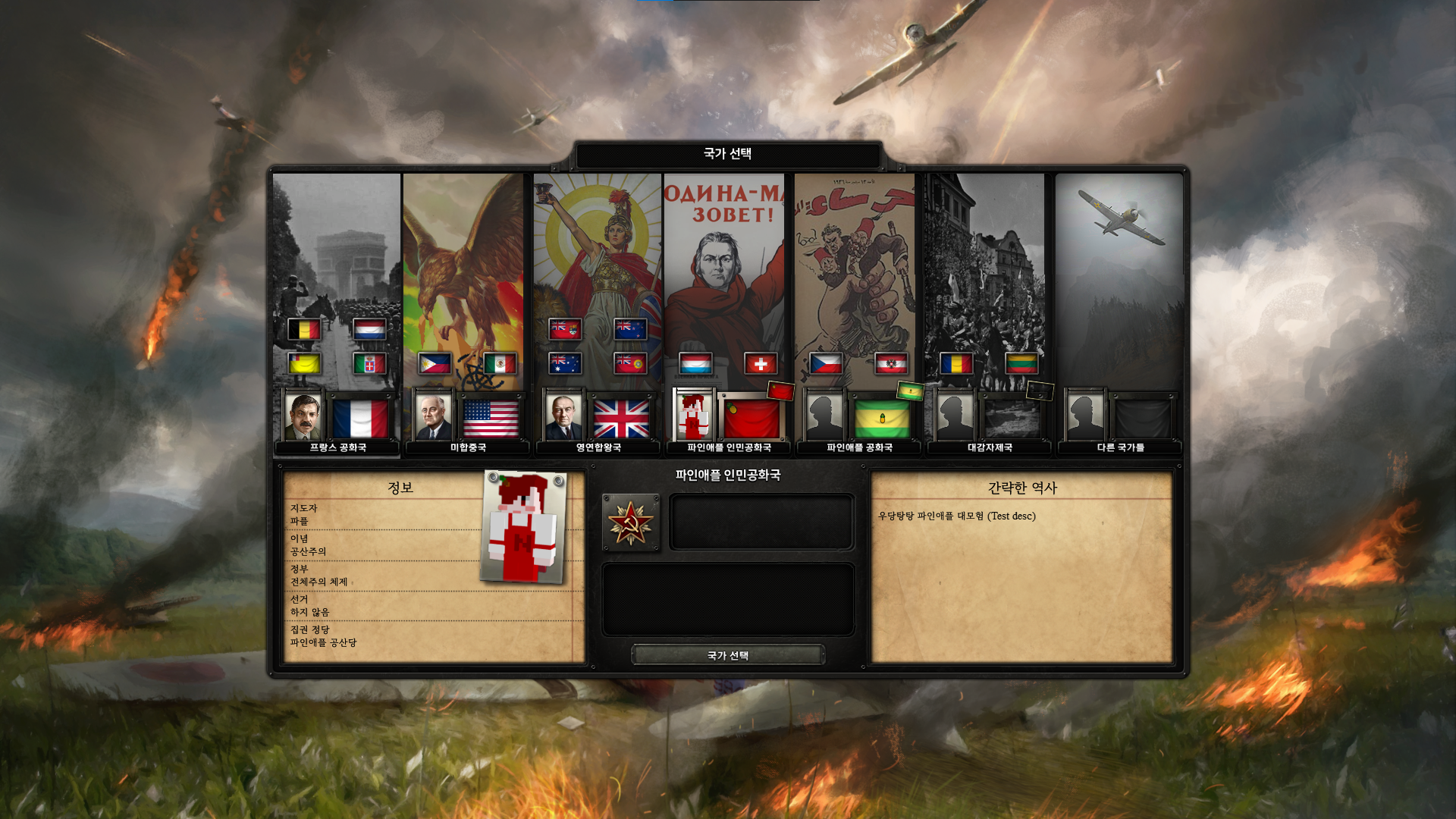The height and width of the screenshot is (819, 1456).
Task: Choose the New Zealand flag
Action: [630, 329]
